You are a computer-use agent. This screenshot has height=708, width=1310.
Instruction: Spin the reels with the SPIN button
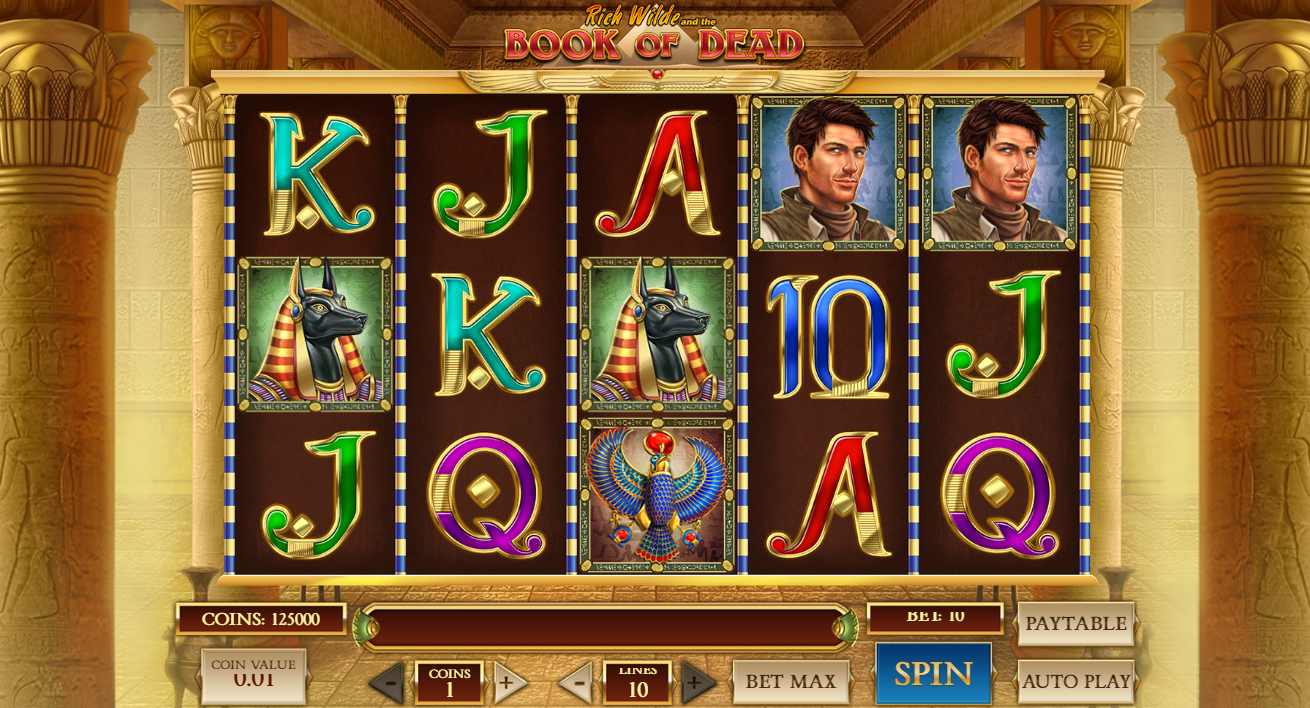933,673
